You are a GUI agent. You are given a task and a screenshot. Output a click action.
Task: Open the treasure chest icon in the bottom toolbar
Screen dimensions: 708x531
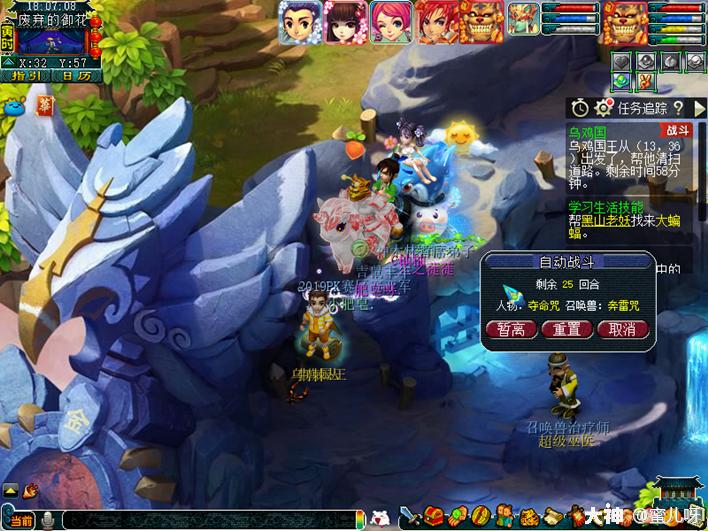433,517
